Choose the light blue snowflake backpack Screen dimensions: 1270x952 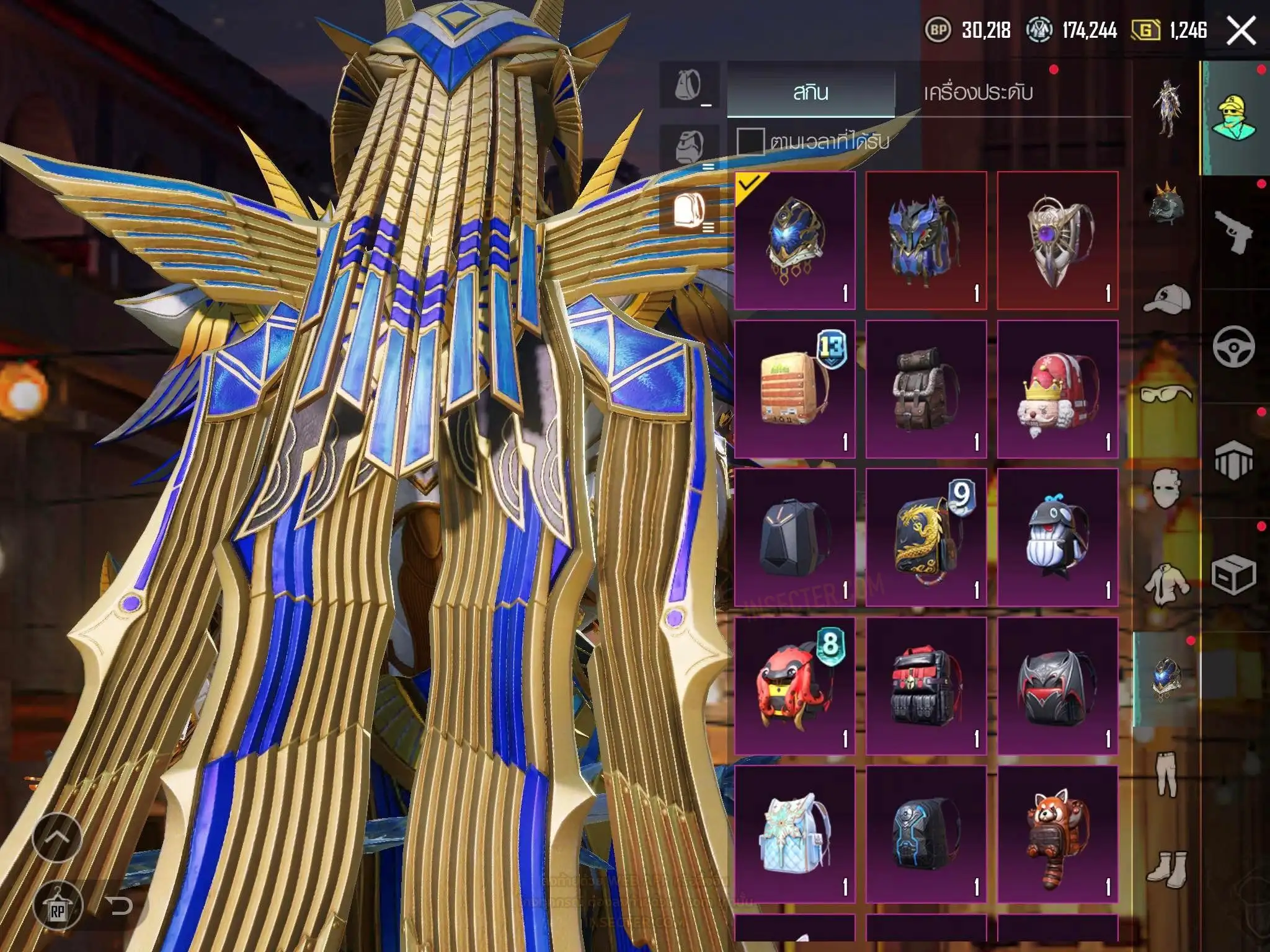click(794, 834)
